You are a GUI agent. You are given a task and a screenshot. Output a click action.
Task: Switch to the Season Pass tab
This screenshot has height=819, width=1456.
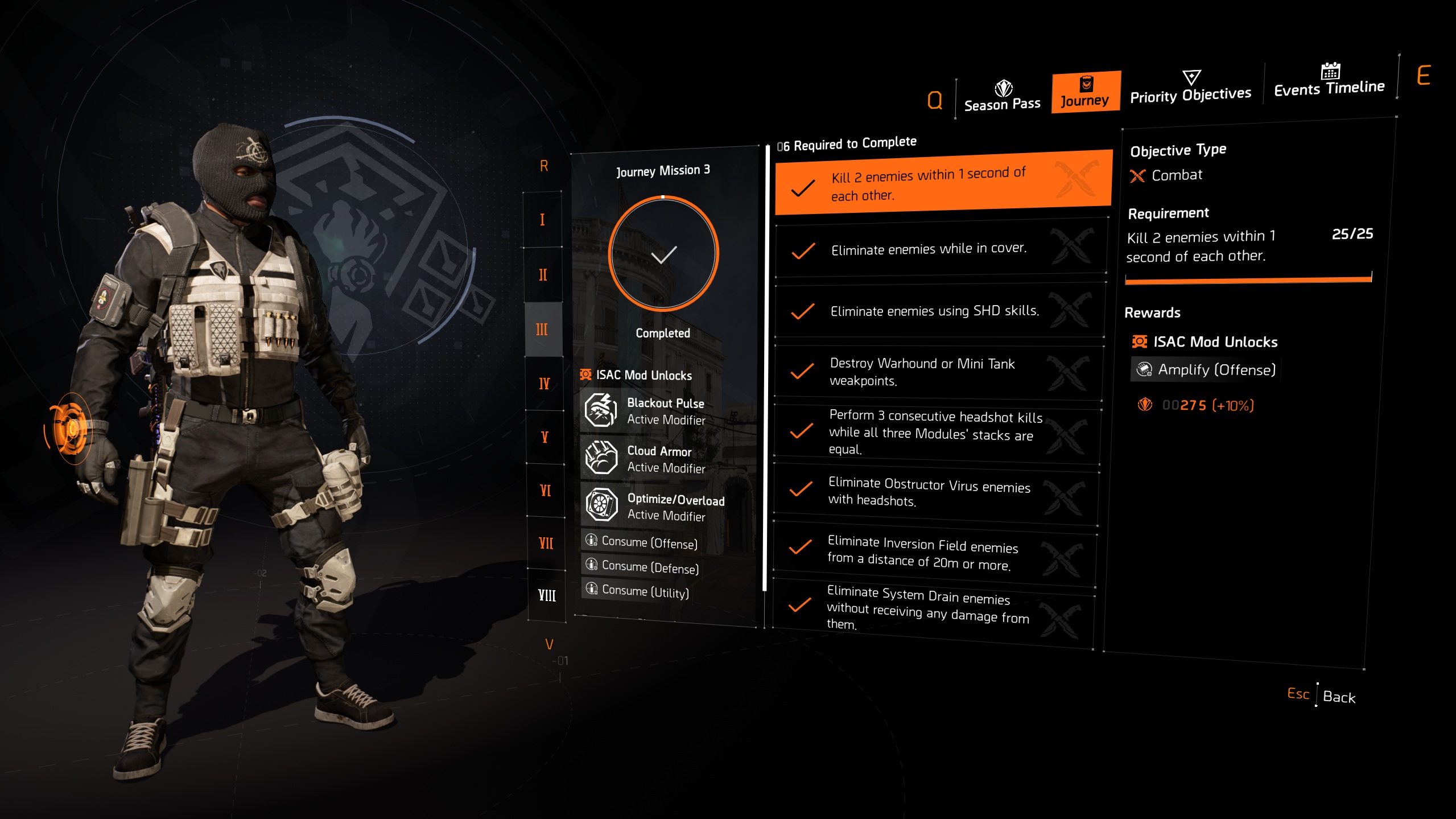coord(1001,96)
